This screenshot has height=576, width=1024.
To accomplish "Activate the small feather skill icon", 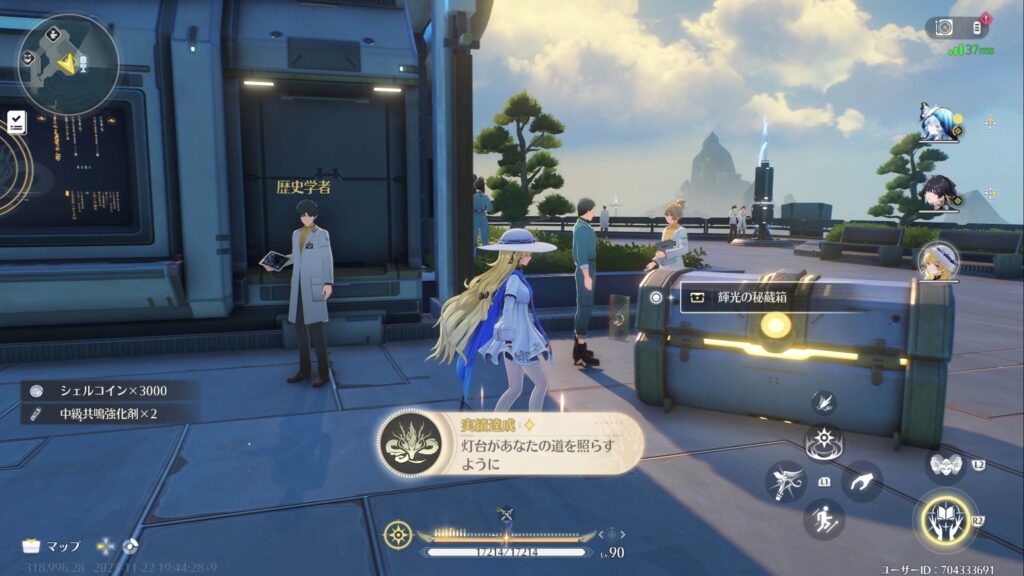I will click(824, 403).
